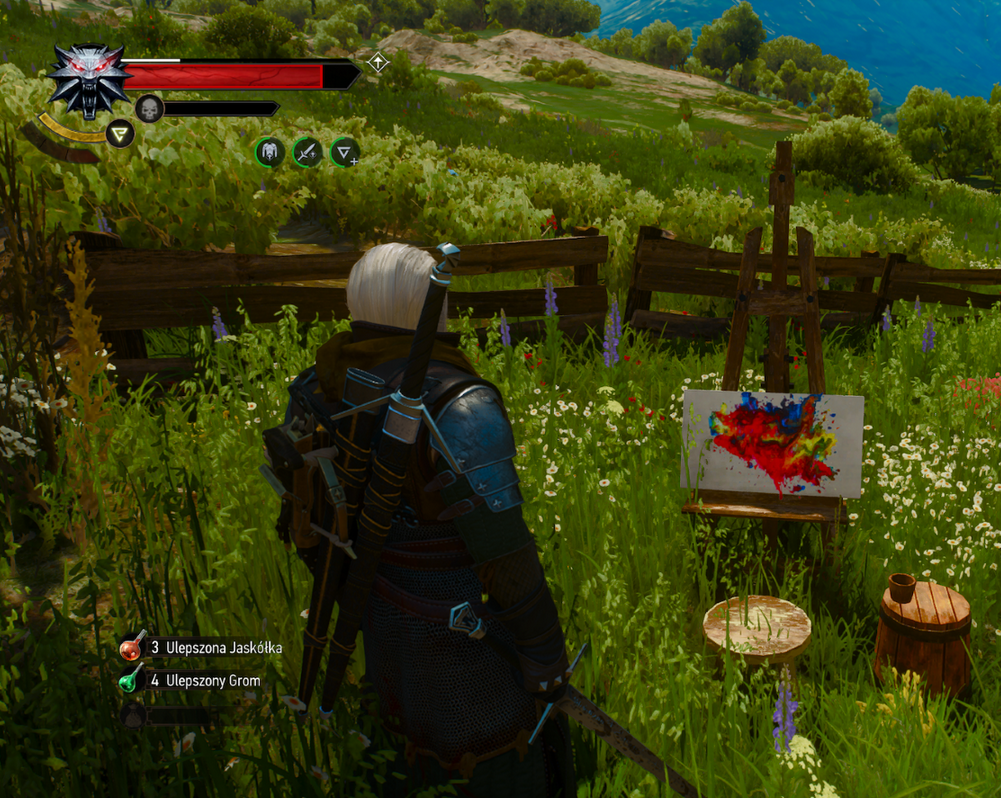Open the diamond up-arrow level-up indicator
Viewport: 1001px width, 798px height.
pos(377,63)
